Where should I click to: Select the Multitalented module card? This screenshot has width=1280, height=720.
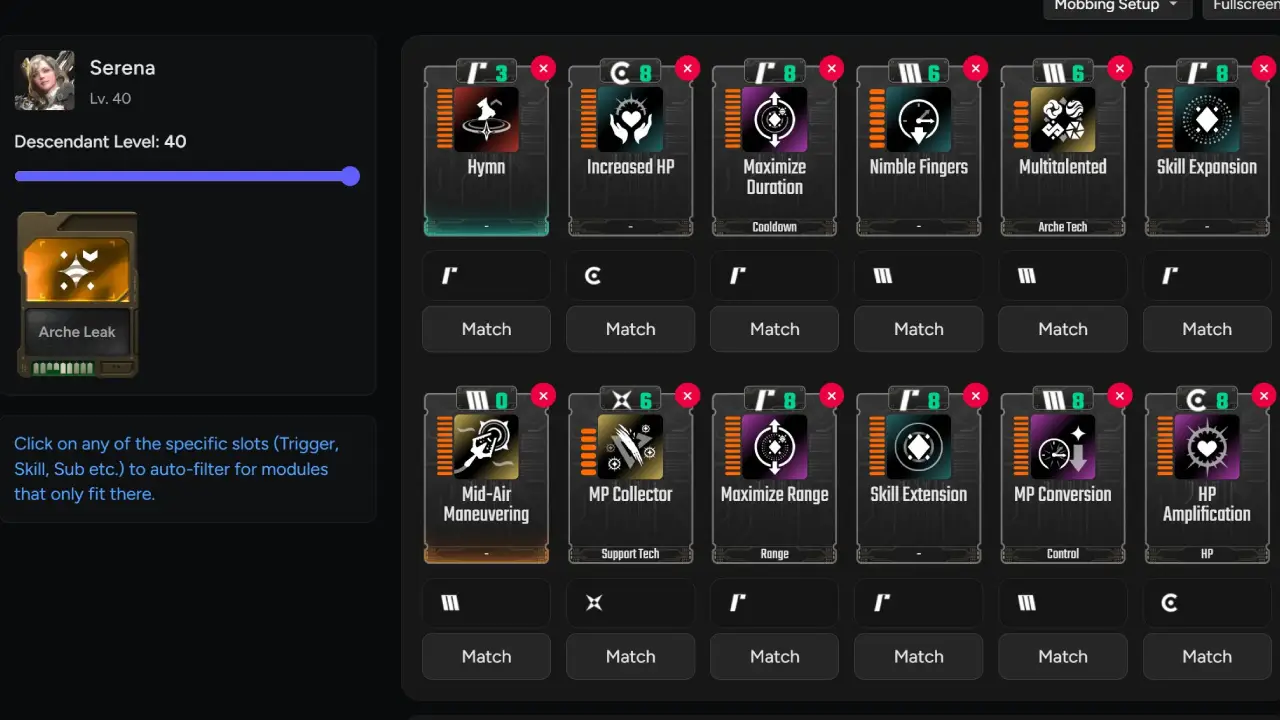tap(1062, 150)
